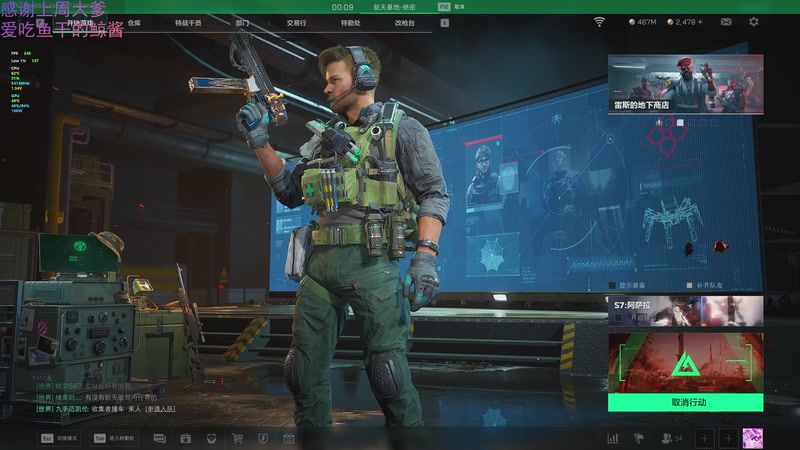Open the 雷斯的地下商店 shop banner
Viewport: 800px width, 450px height.
click(685, 85)
